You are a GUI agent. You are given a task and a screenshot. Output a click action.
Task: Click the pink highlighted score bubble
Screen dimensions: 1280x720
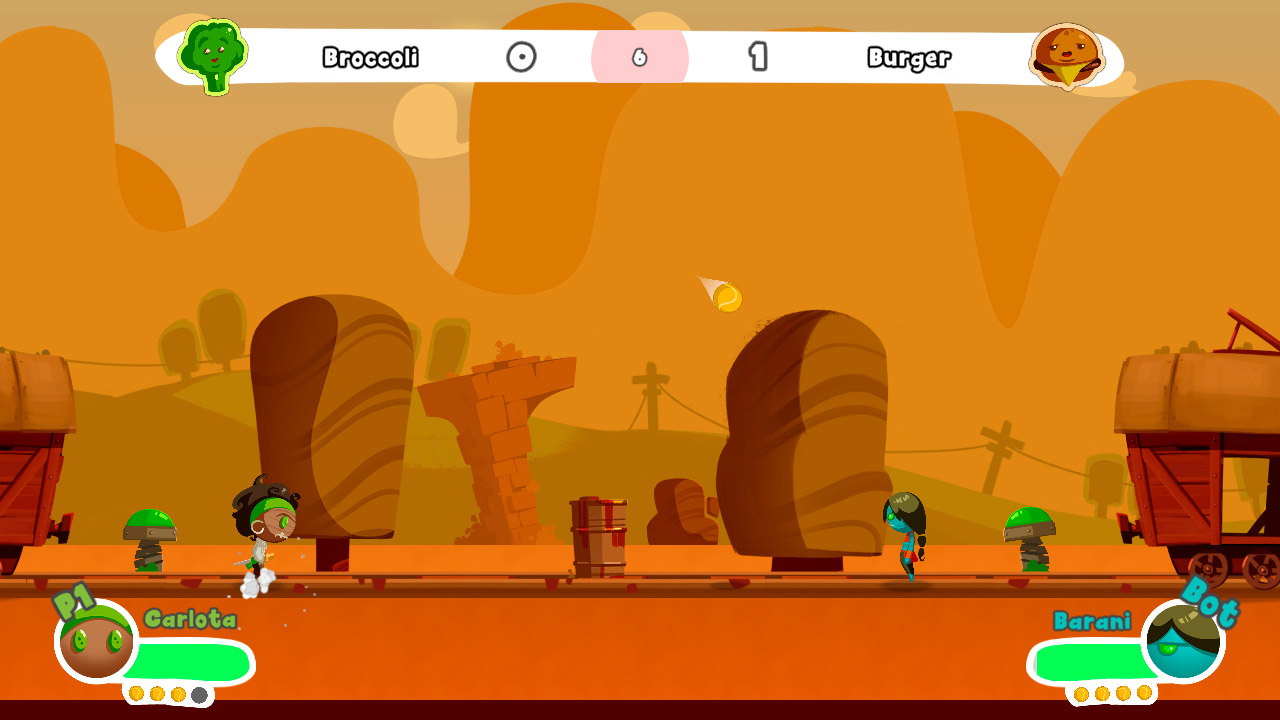[x=642, y=58]
